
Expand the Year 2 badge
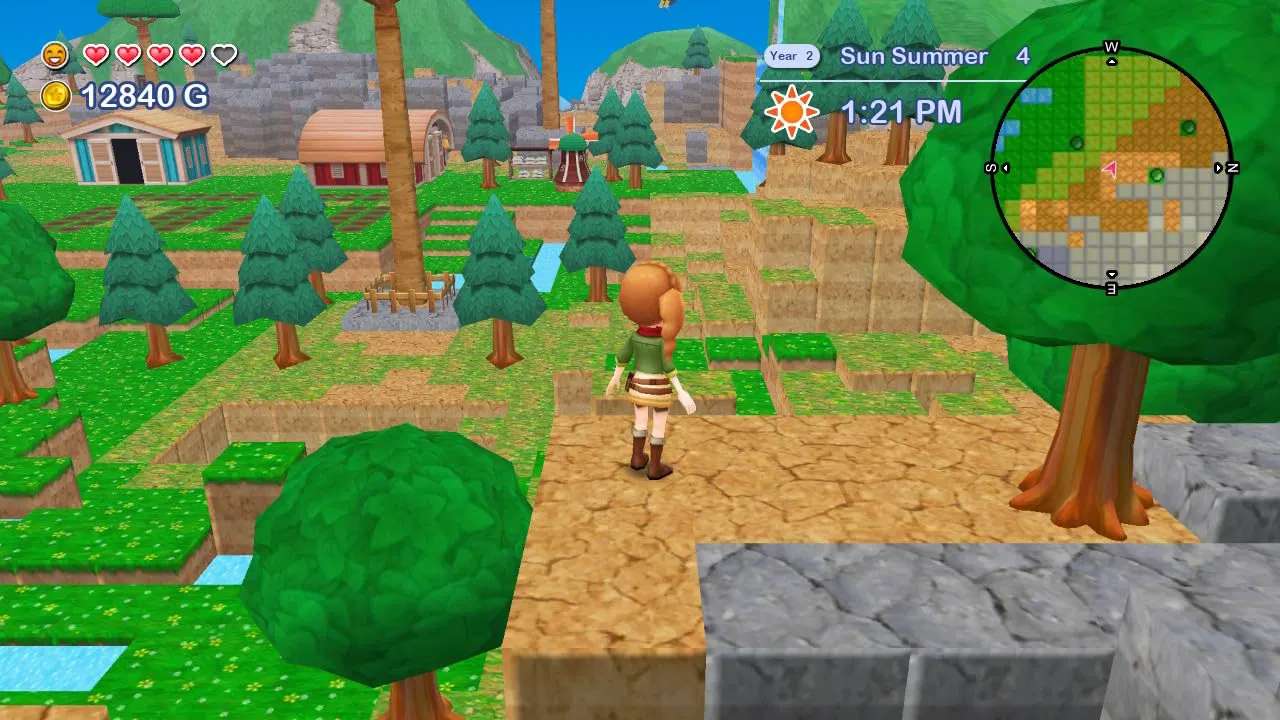tap(791, 56)
